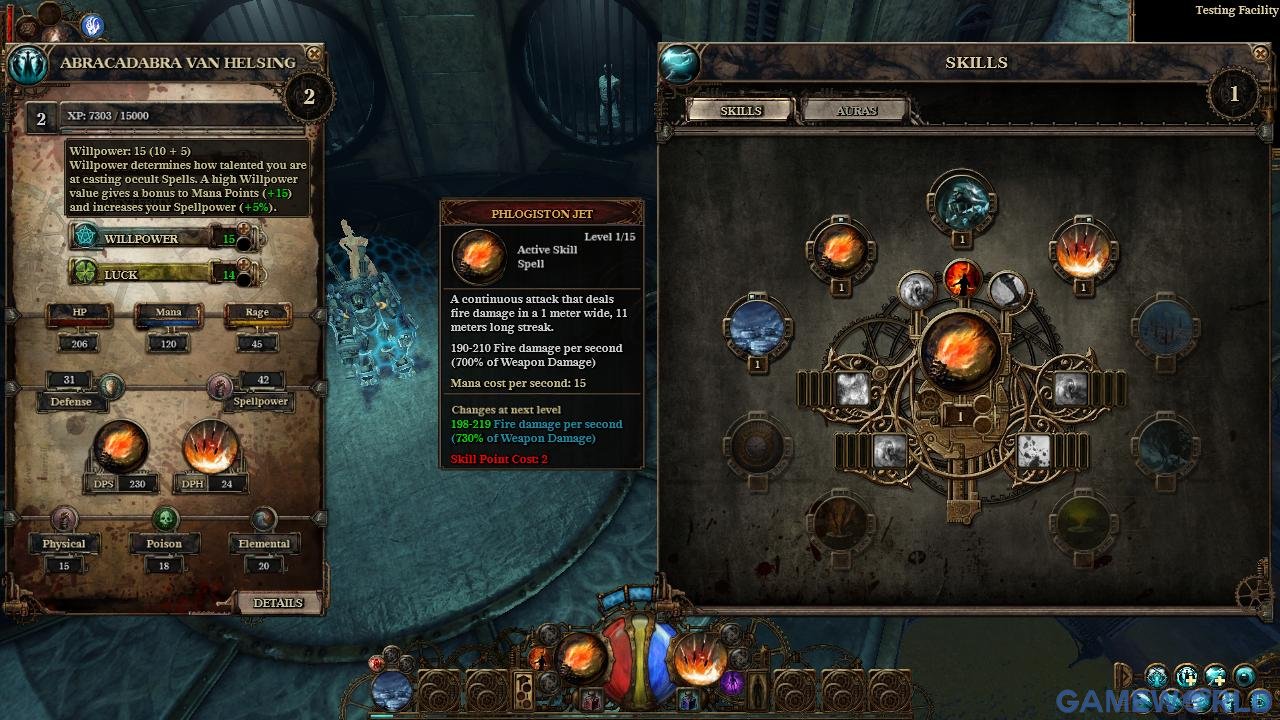Select the locked green swamp skill node
Screen dimensions: 1280x720
click(1082, 522)
